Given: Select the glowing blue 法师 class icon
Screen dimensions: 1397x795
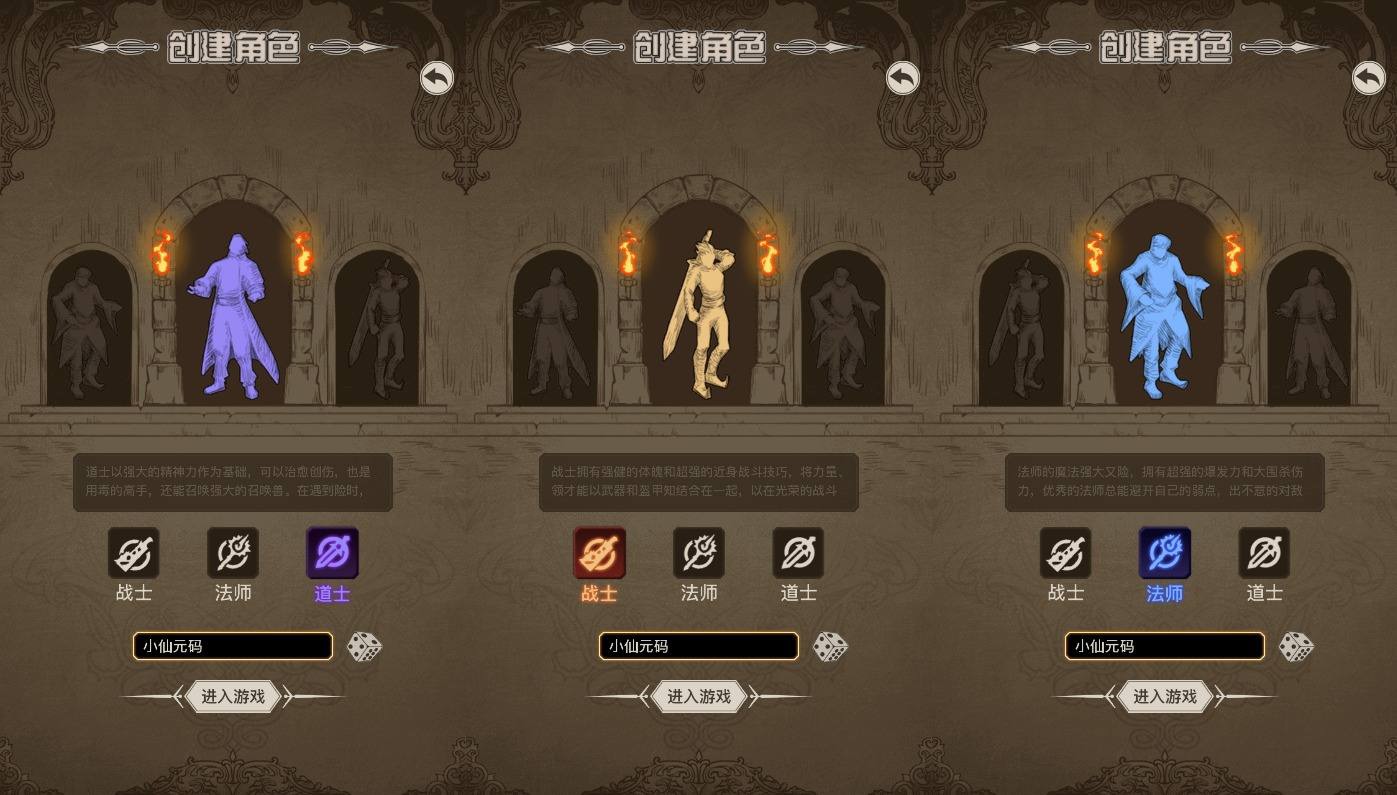Looking at the screenshot, I should [1165, 553].
